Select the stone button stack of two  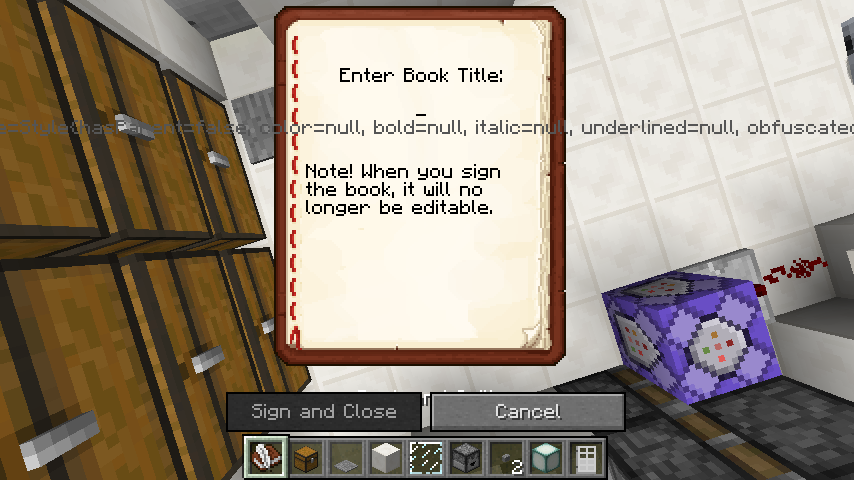click(505, 459)
